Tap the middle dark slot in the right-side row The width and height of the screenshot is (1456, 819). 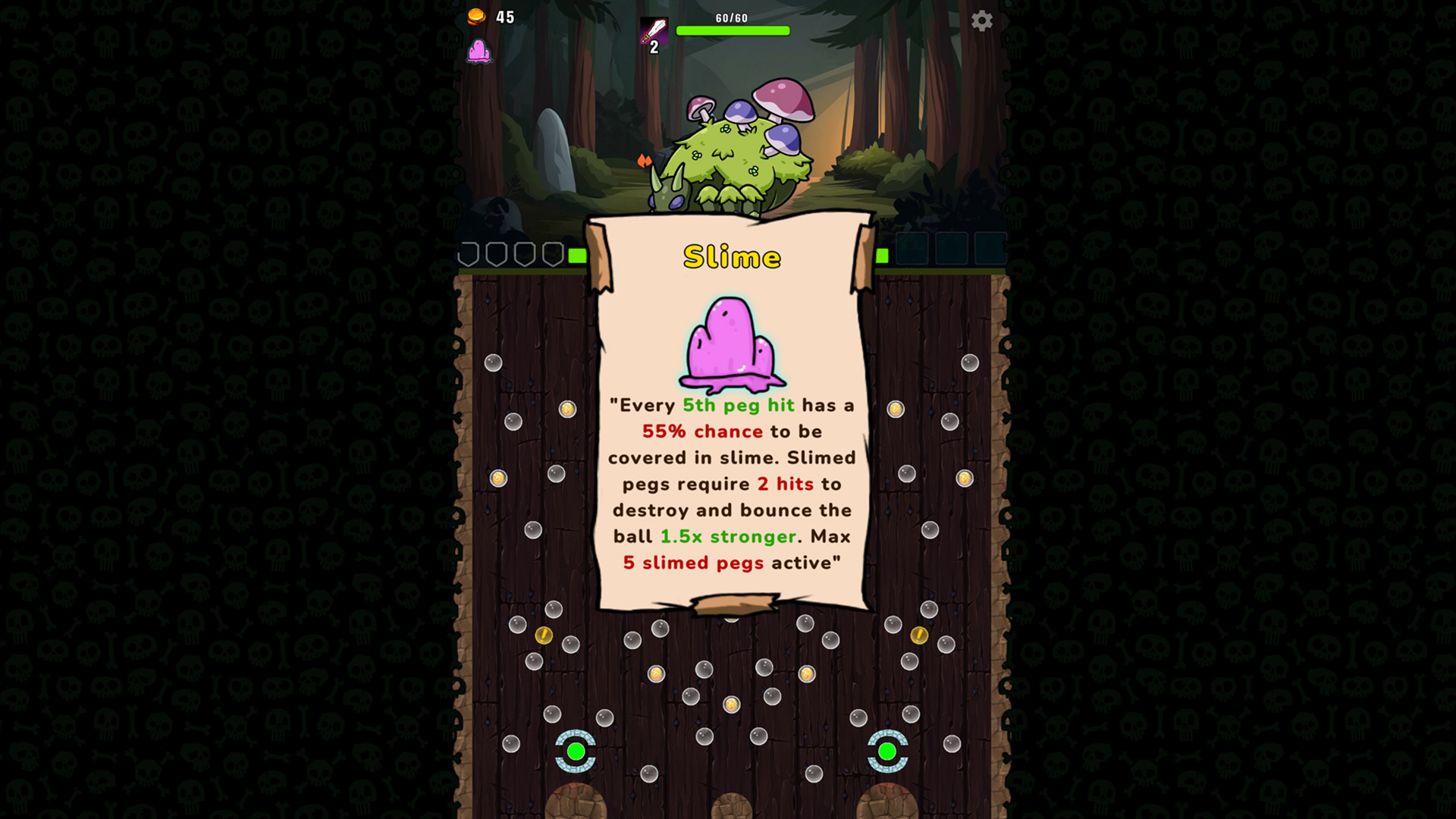tap(951, 248)
